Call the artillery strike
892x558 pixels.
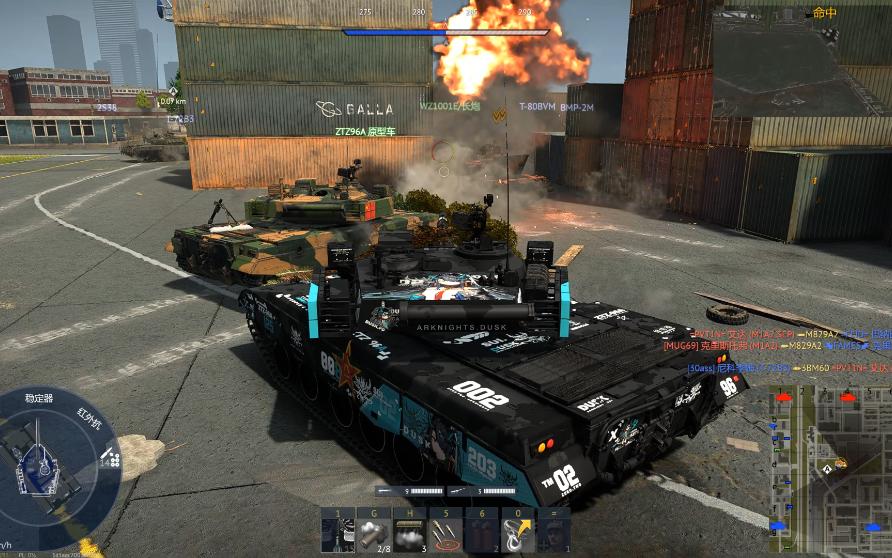click(x=444, y=531)
